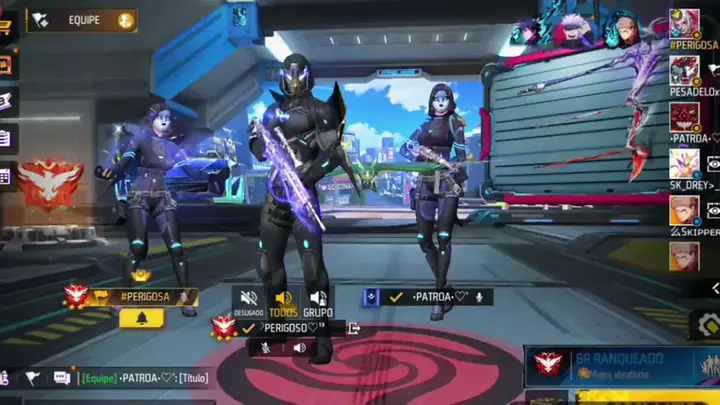Toggle the speaker icon under PERIGOSO
The width and height of the screenshot is (720, 405).
[299, 348]
